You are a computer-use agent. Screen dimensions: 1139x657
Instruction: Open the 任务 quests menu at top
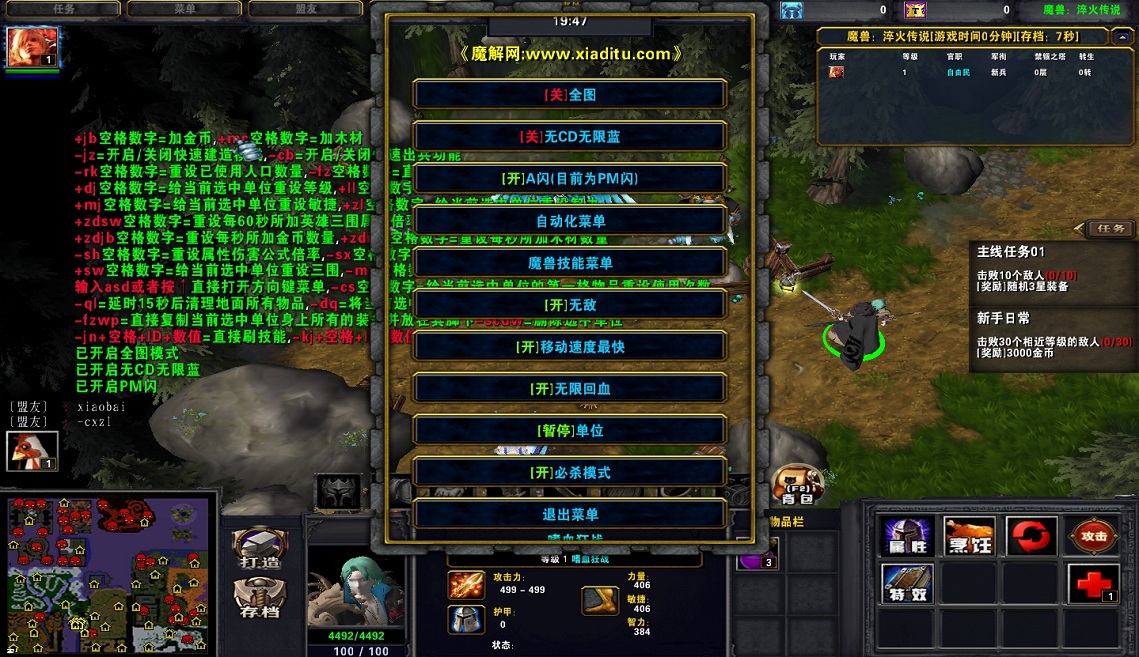pyautogui.click(x=64, y=9)
